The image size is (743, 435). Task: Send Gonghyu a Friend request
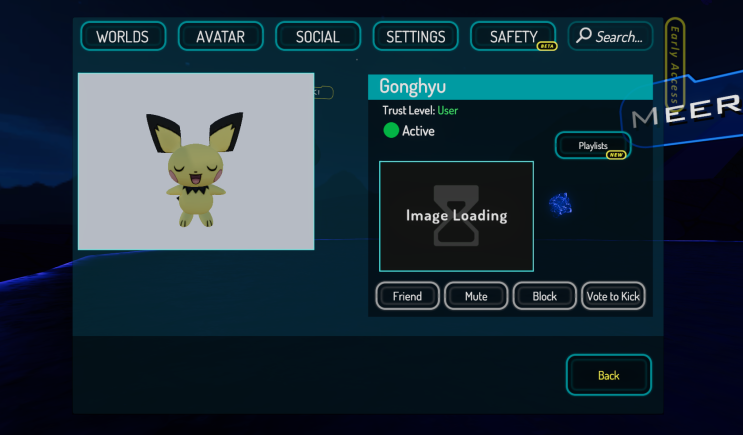coord(407,296)
